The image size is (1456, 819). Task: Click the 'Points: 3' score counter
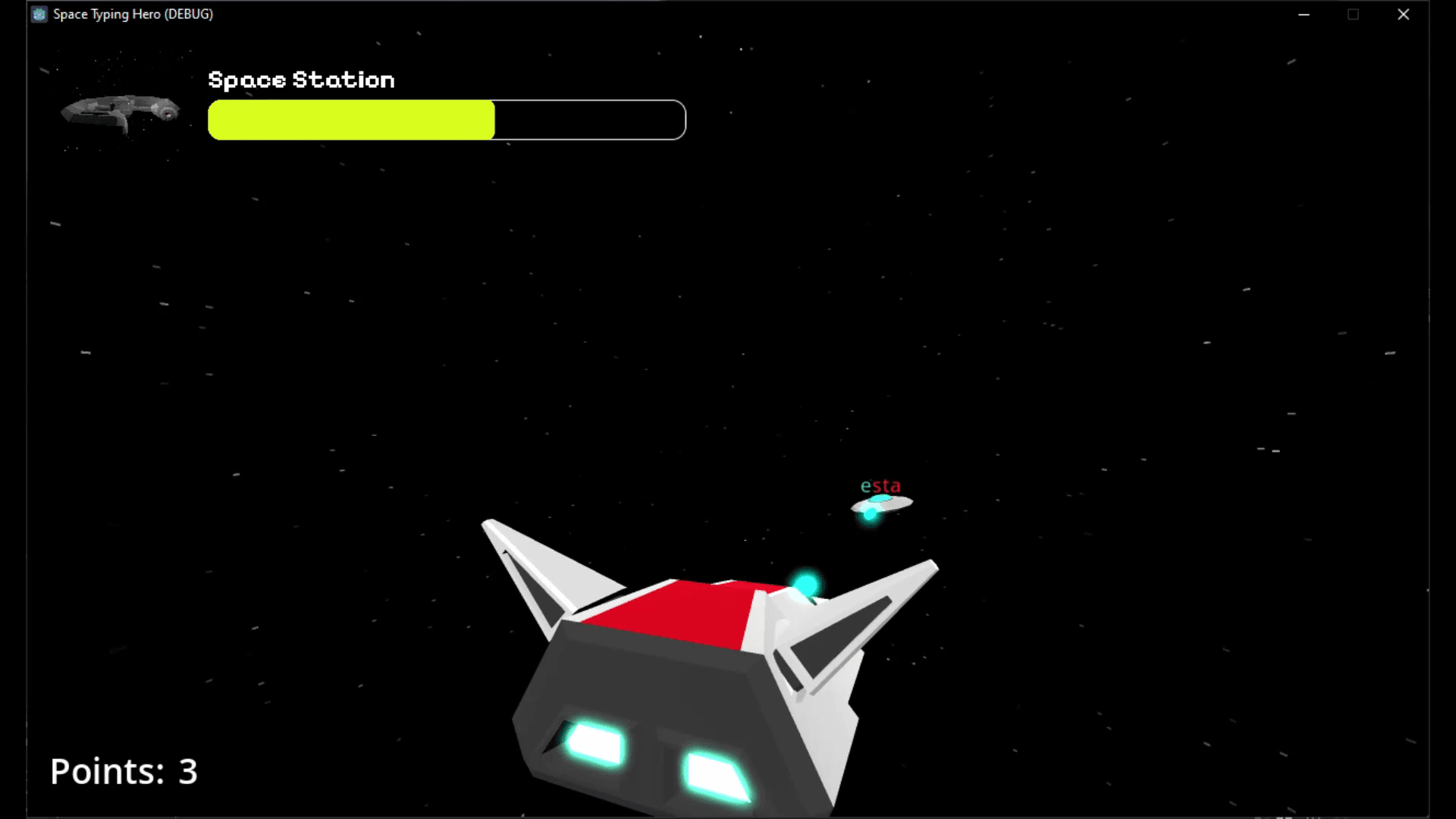click(x=124, y=771)
